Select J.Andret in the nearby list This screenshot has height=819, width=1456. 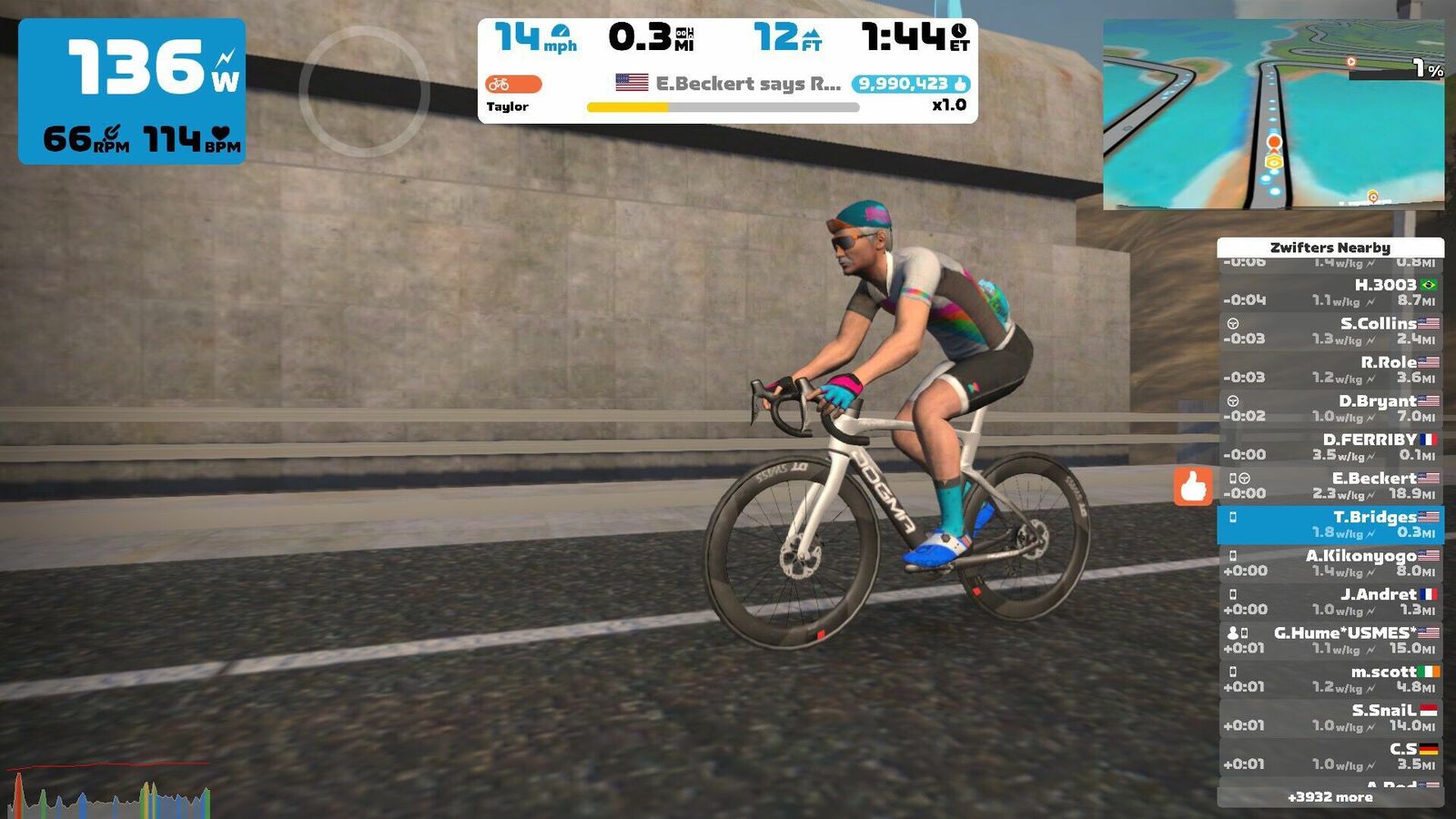(1330, 602)
